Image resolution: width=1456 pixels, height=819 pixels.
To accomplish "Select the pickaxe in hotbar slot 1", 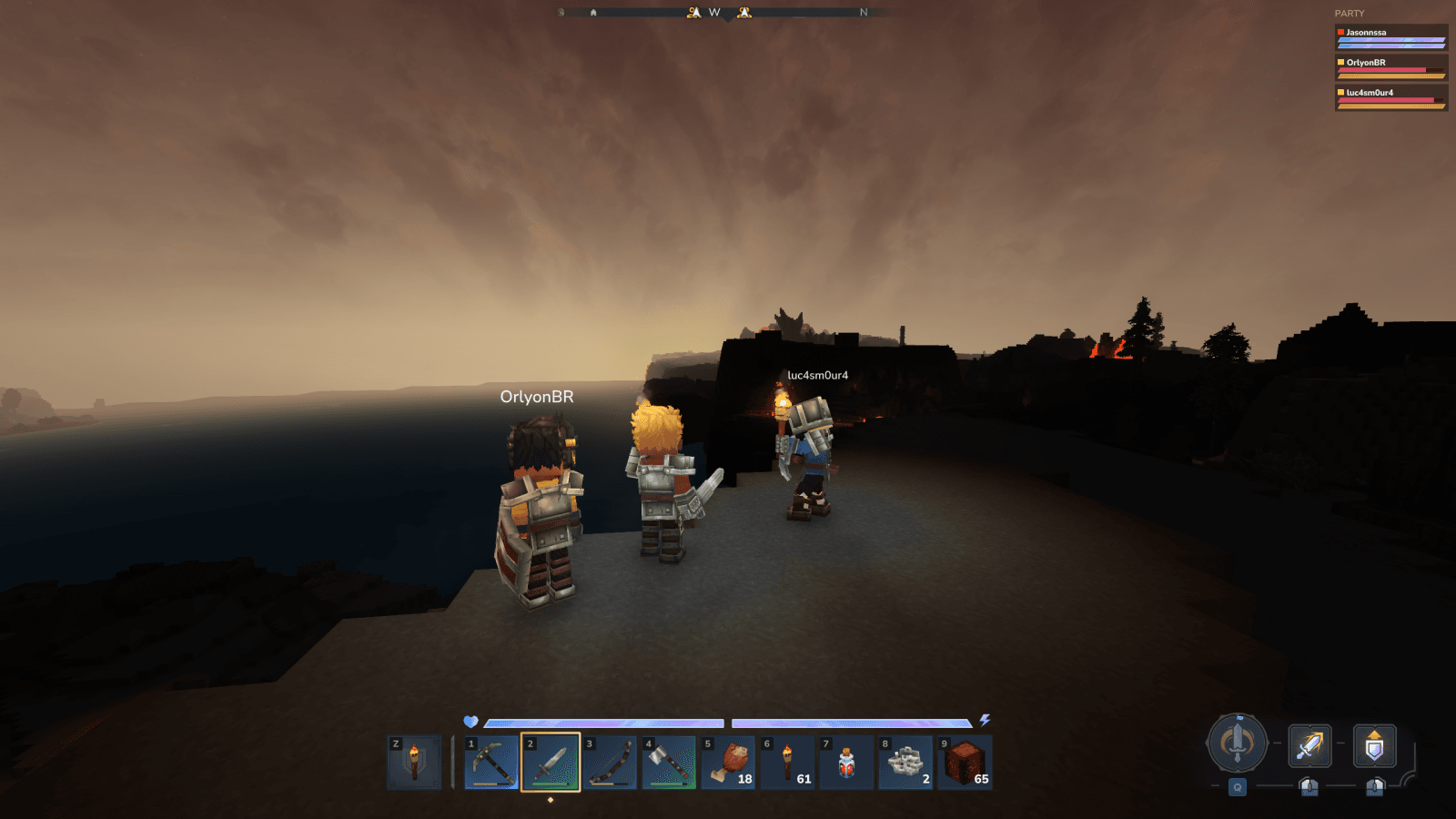I will click(491, 764).
